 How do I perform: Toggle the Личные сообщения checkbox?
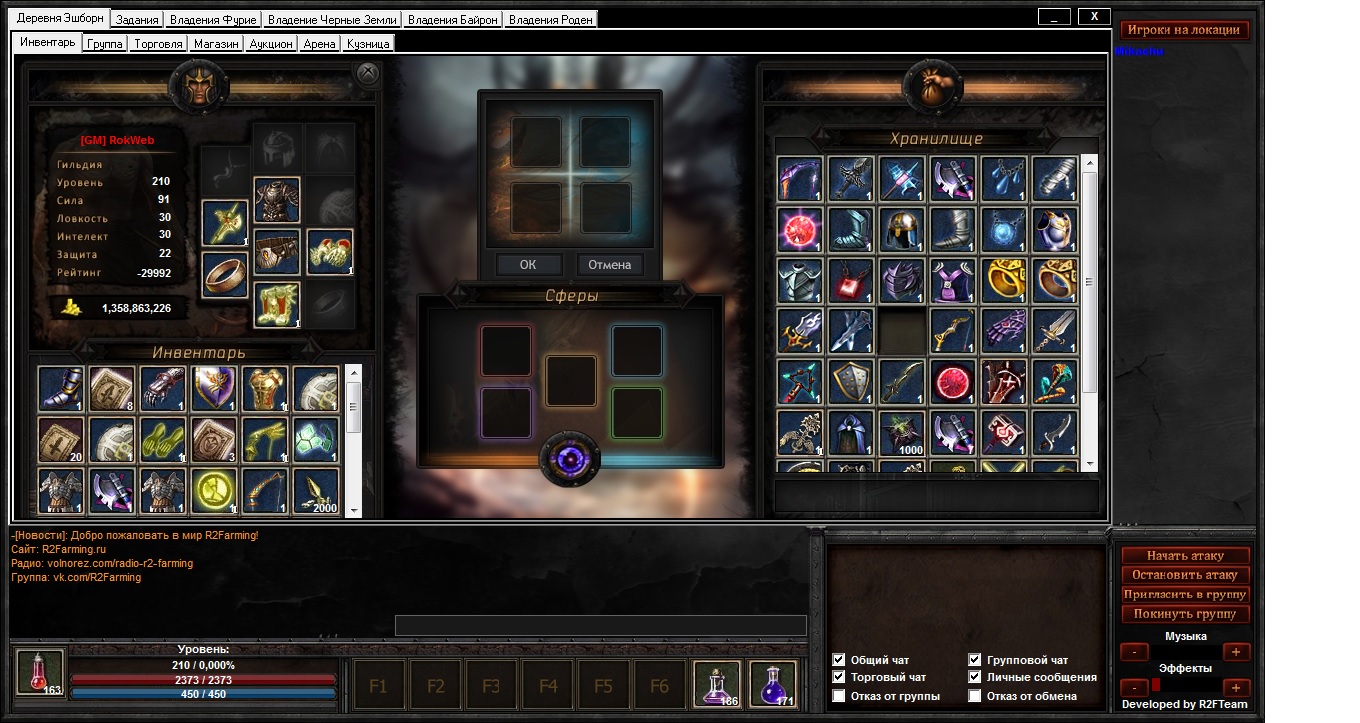[x=975, y=678]
